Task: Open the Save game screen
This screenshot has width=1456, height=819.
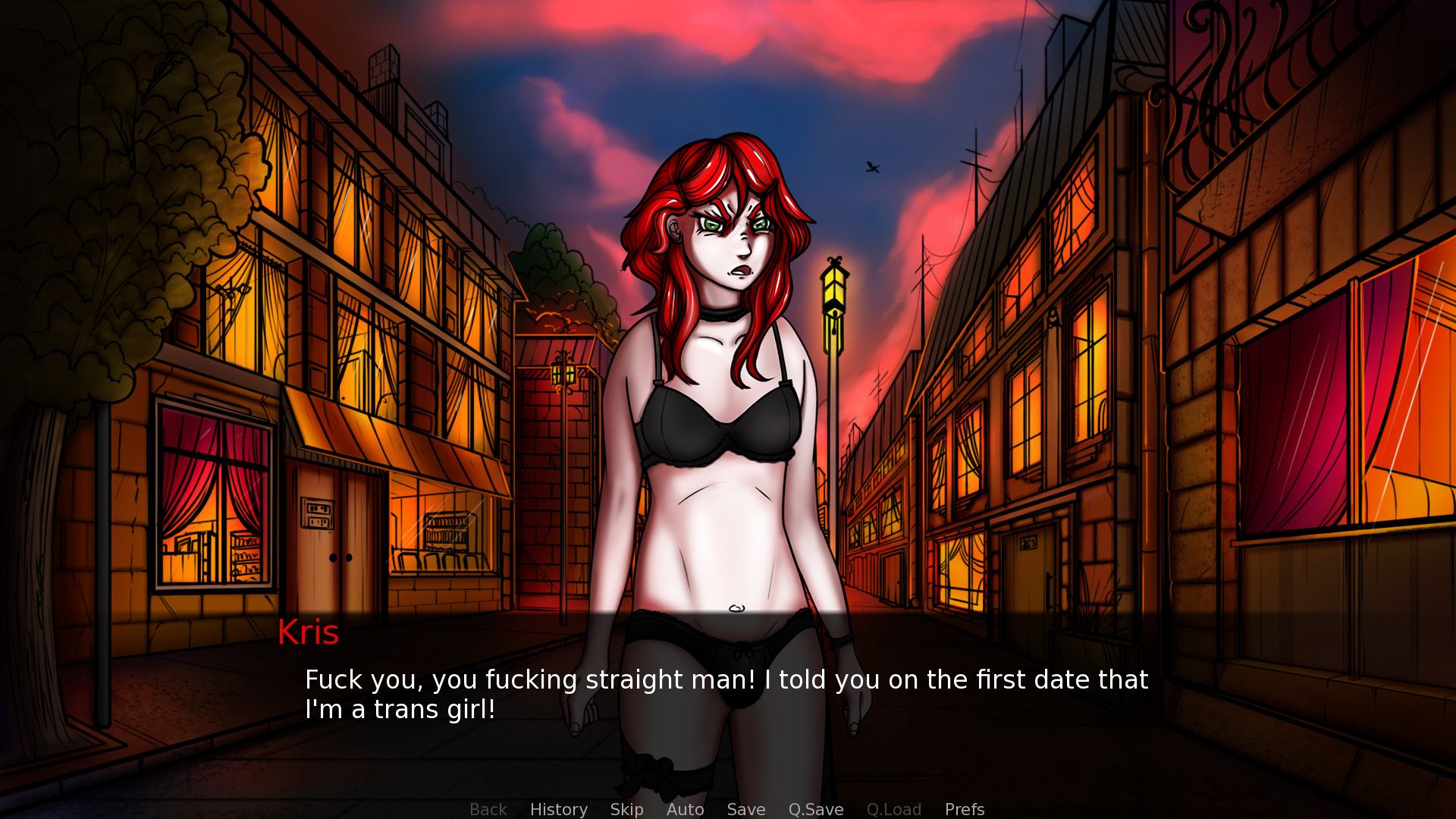Action: click(745, 809)
